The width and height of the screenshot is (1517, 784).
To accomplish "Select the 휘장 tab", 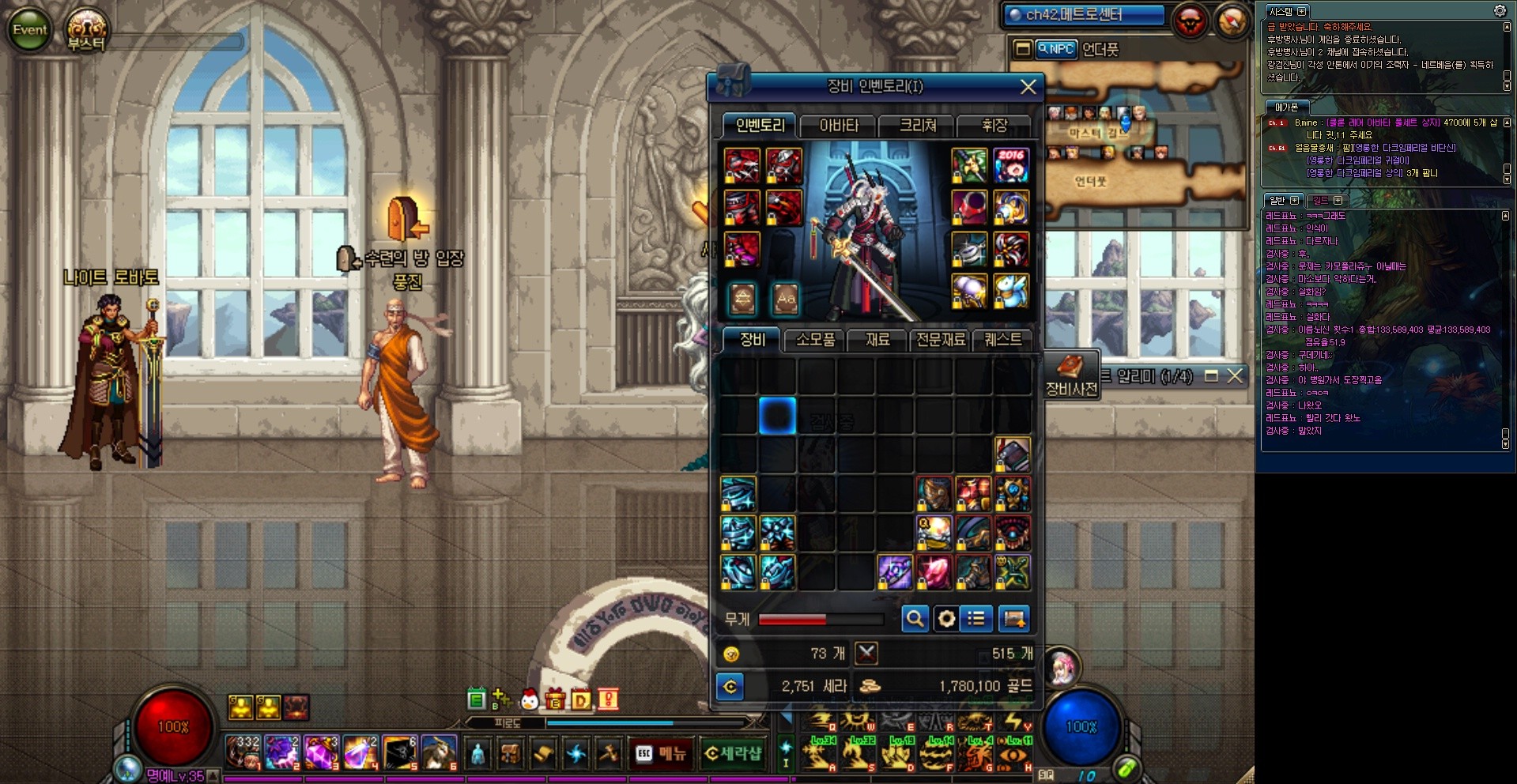I will coord(994,126).
